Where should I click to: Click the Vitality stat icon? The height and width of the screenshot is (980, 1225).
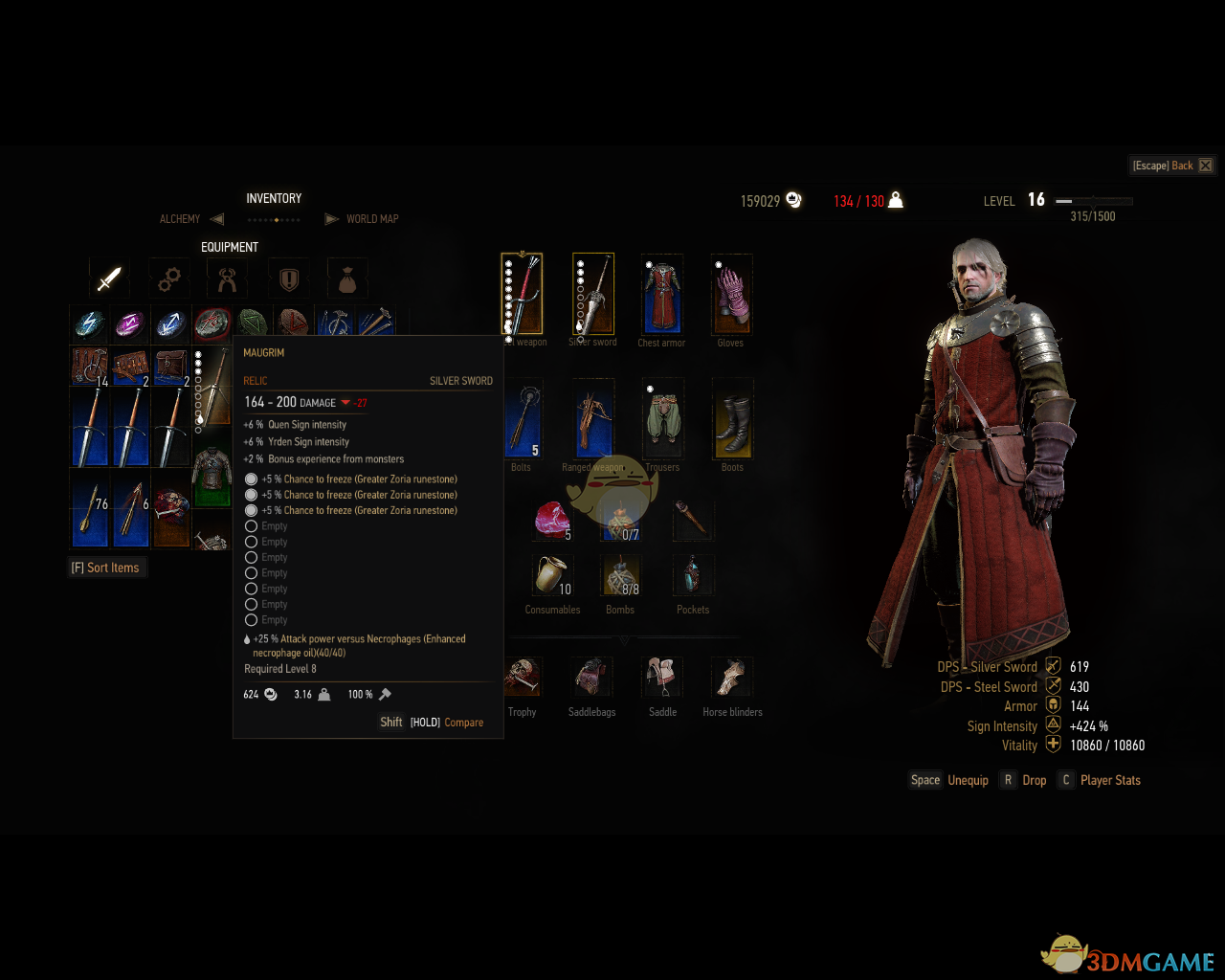(1052, 745)
